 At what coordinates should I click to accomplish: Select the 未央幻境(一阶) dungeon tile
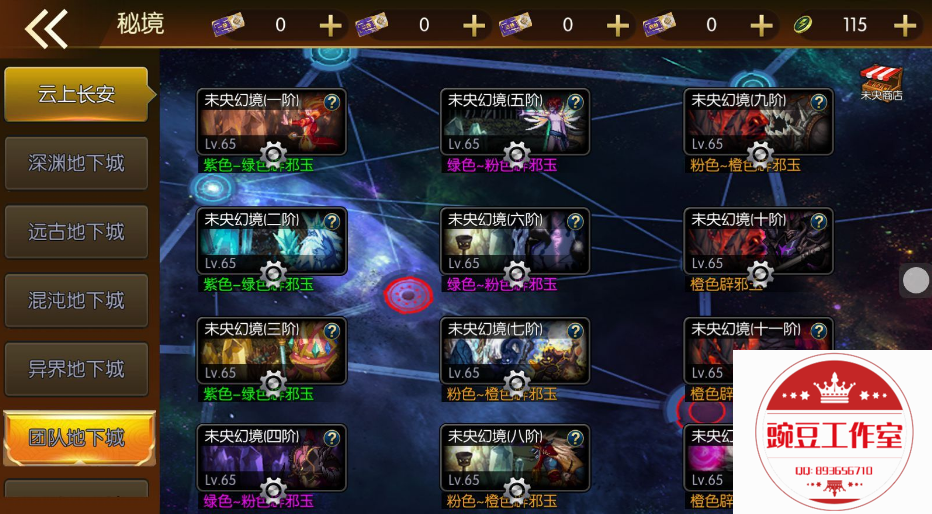270,124
